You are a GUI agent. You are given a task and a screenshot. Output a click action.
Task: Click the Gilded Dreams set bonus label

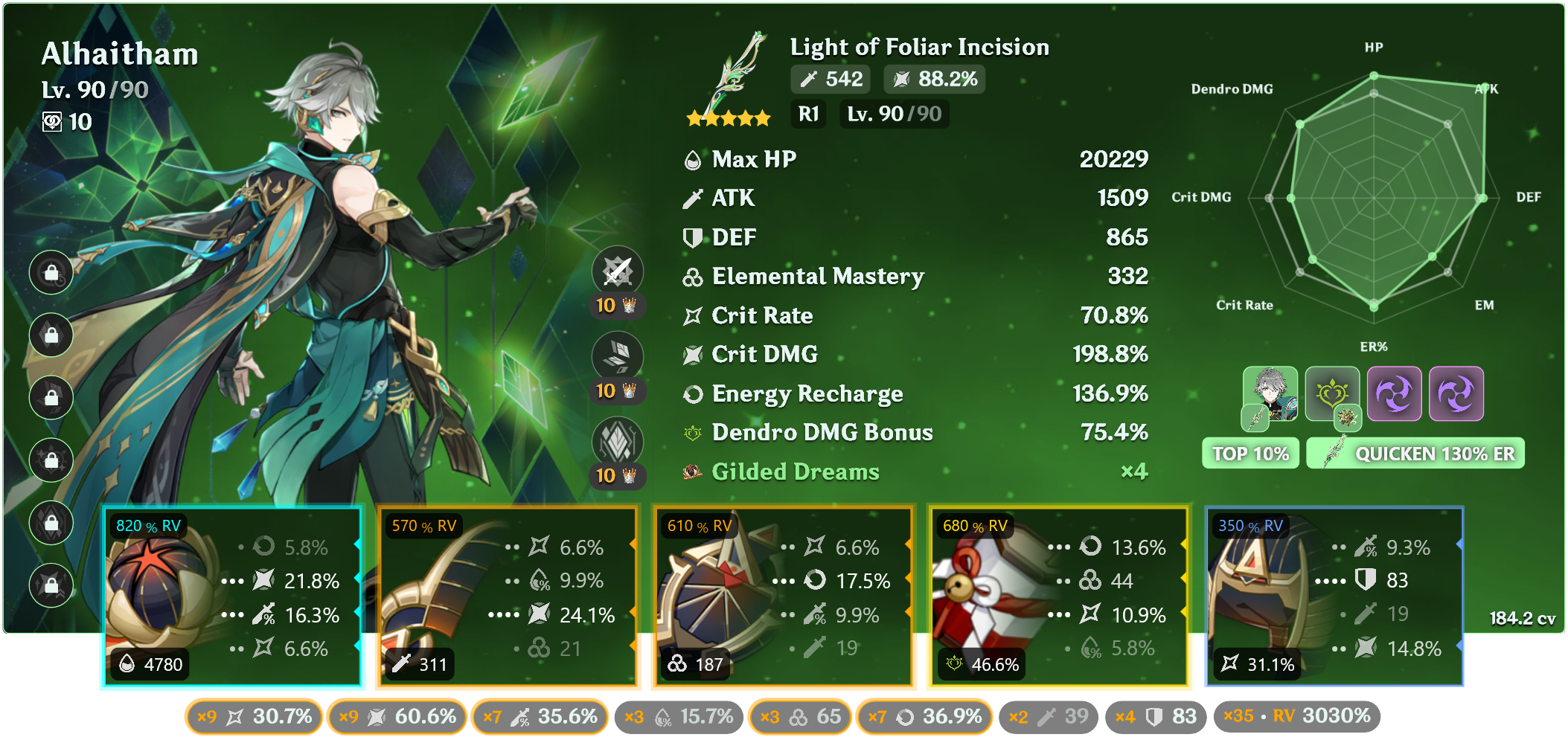[795, 472]
